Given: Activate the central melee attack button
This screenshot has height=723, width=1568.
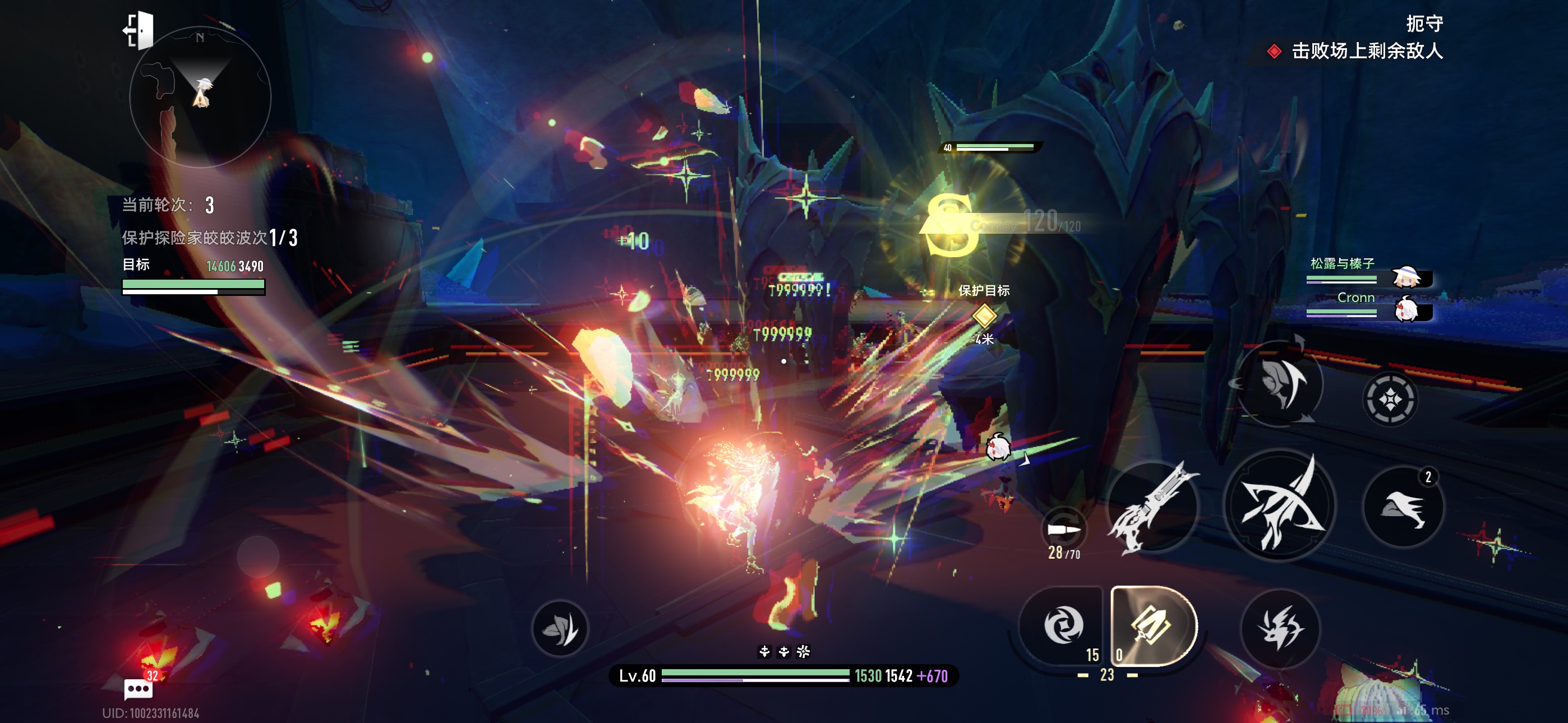Looking at the screenshot, I should pyautogui.click(x=1279, y=505).
